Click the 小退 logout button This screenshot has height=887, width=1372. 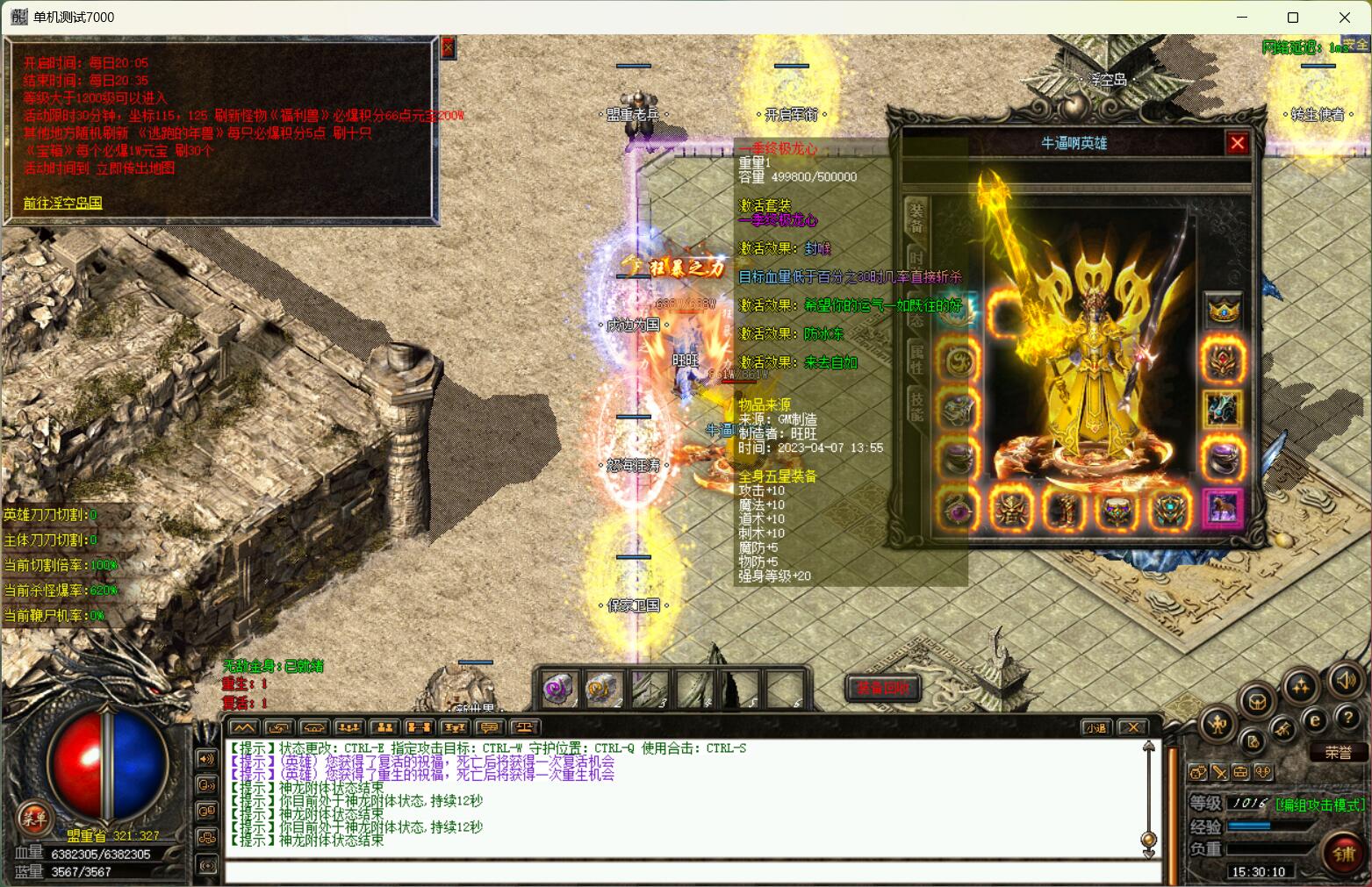[1095, 727]
